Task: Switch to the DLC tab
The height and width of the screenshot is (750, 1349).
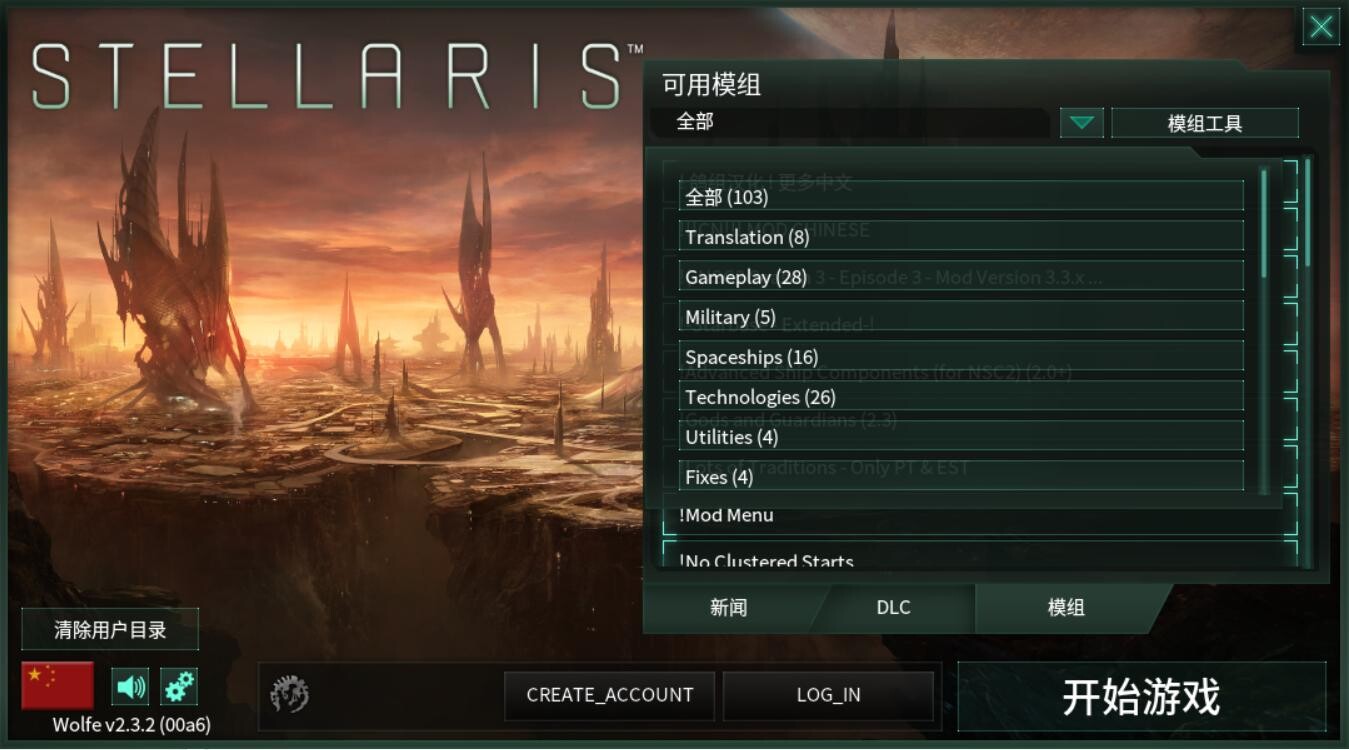Action: point(892,607)
